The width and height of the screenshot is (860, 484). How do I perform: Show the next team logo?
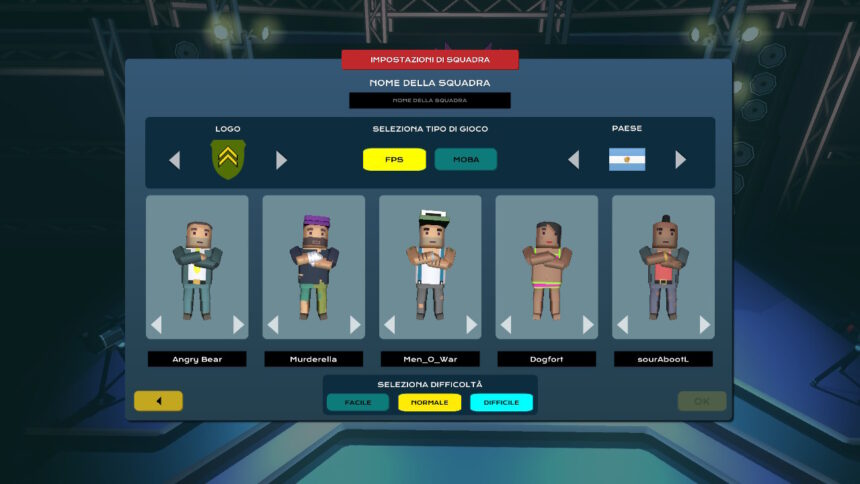(x=281, y=160)
